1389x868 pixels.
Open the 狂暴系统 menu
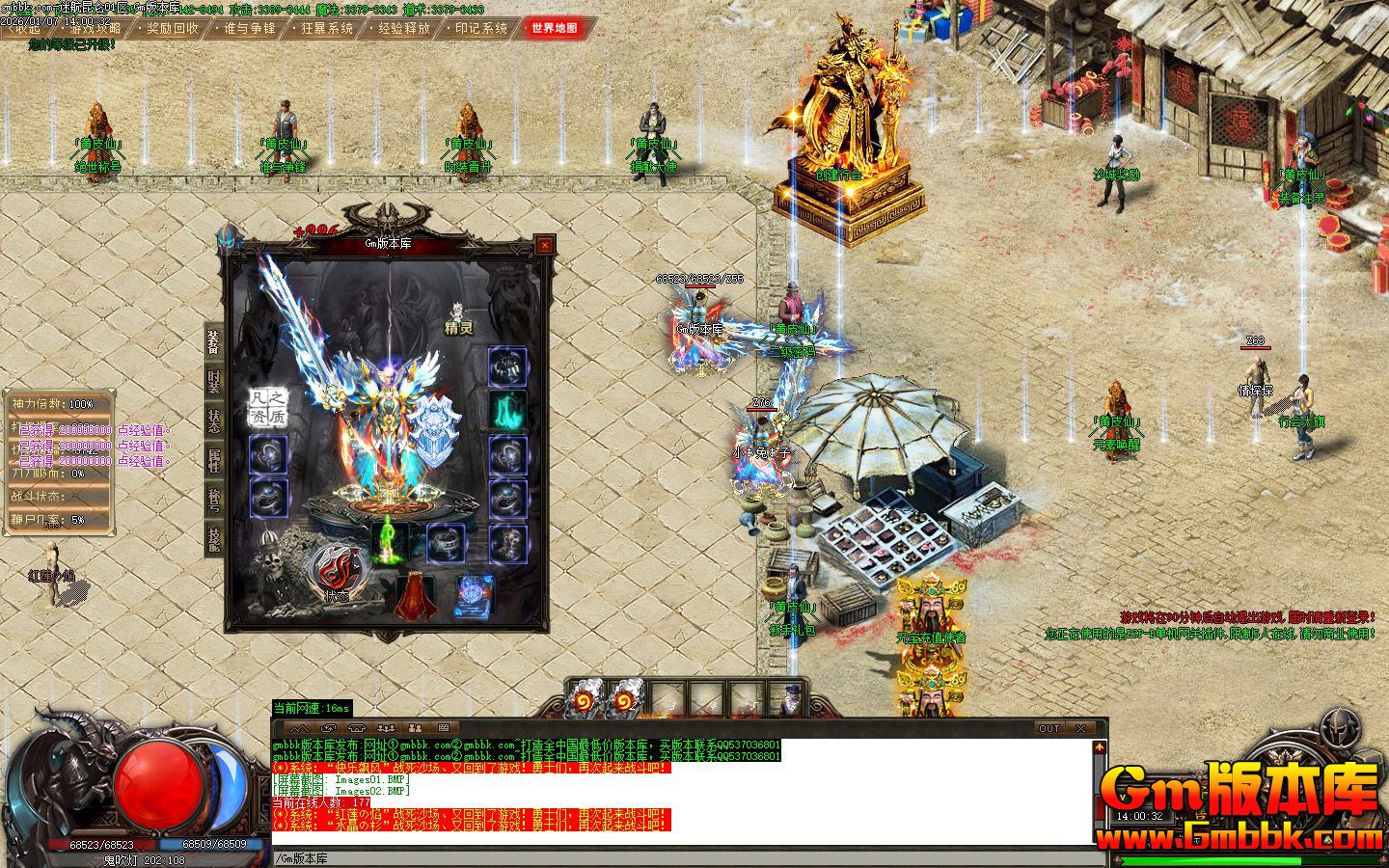(327, 28)
